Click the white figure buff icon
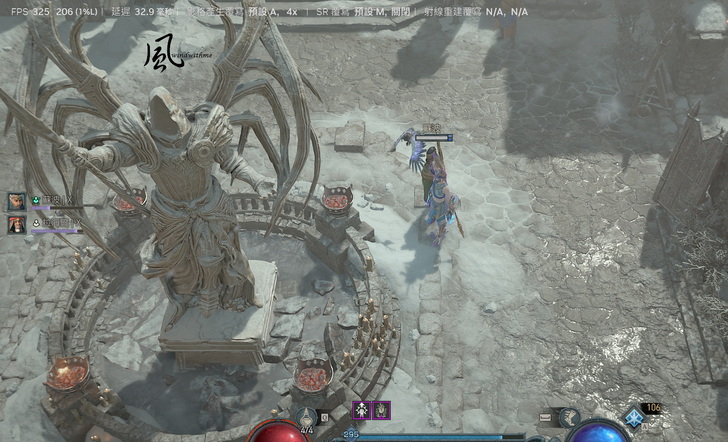 [x=360, y=410]
